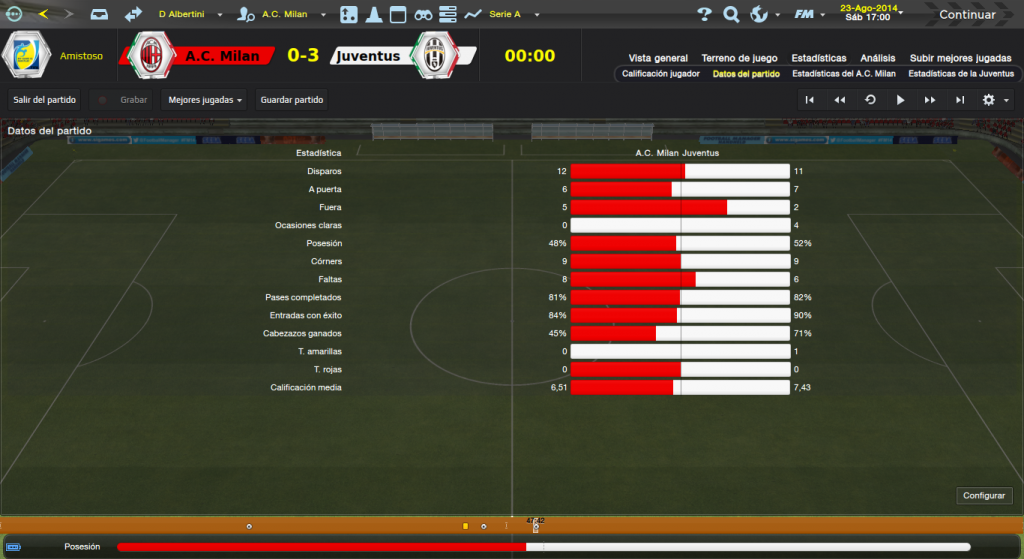1024x559 pixels.
Task: Select the Análisis tab
Action: click(x=878, y=58)
